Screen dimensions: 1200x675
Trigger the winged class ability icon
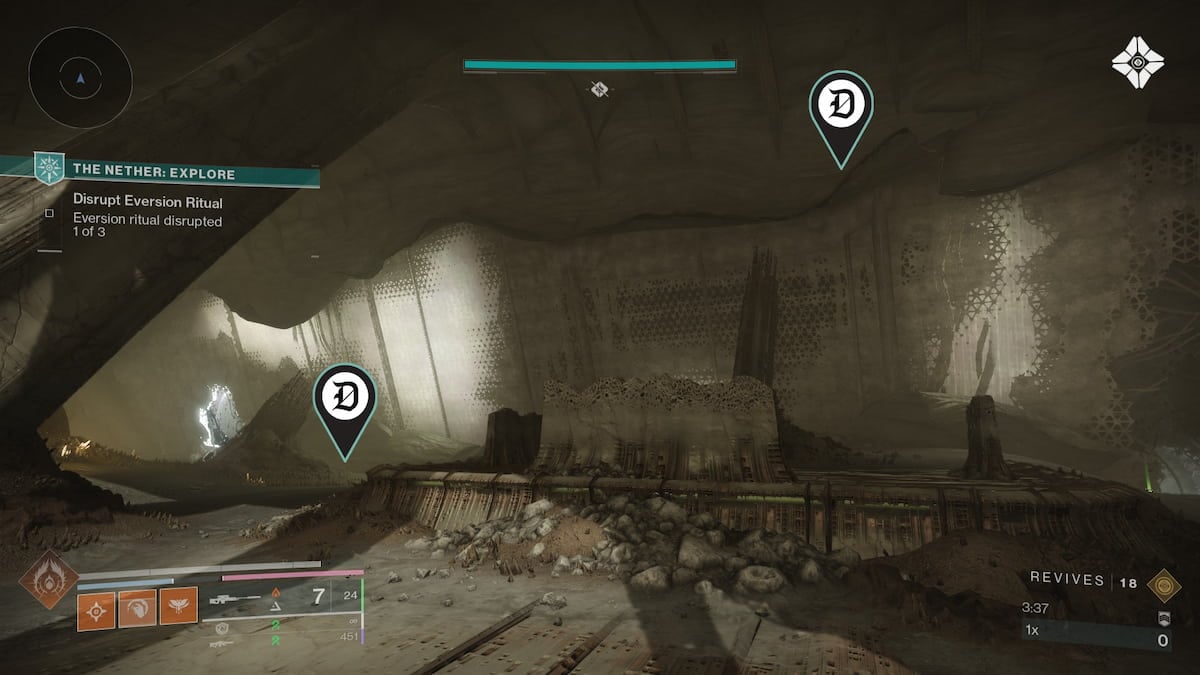177,608
